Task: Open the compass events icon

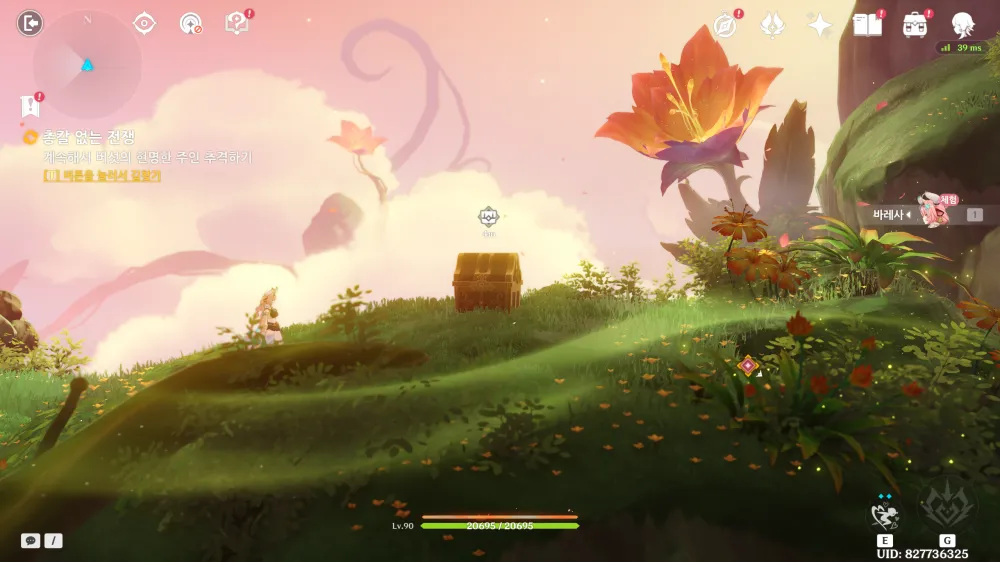Action: coord(725,25)
